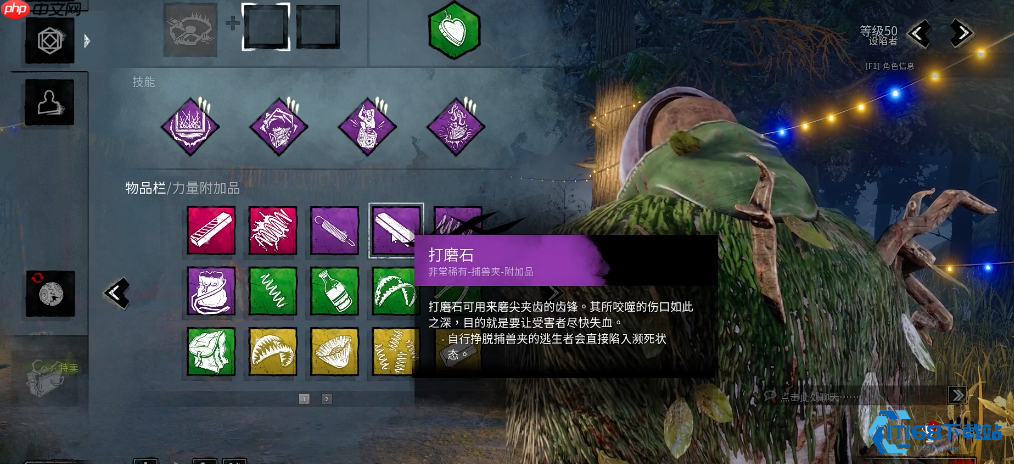
Task: Switch to next character with right arrow
Action: (961, 33)
